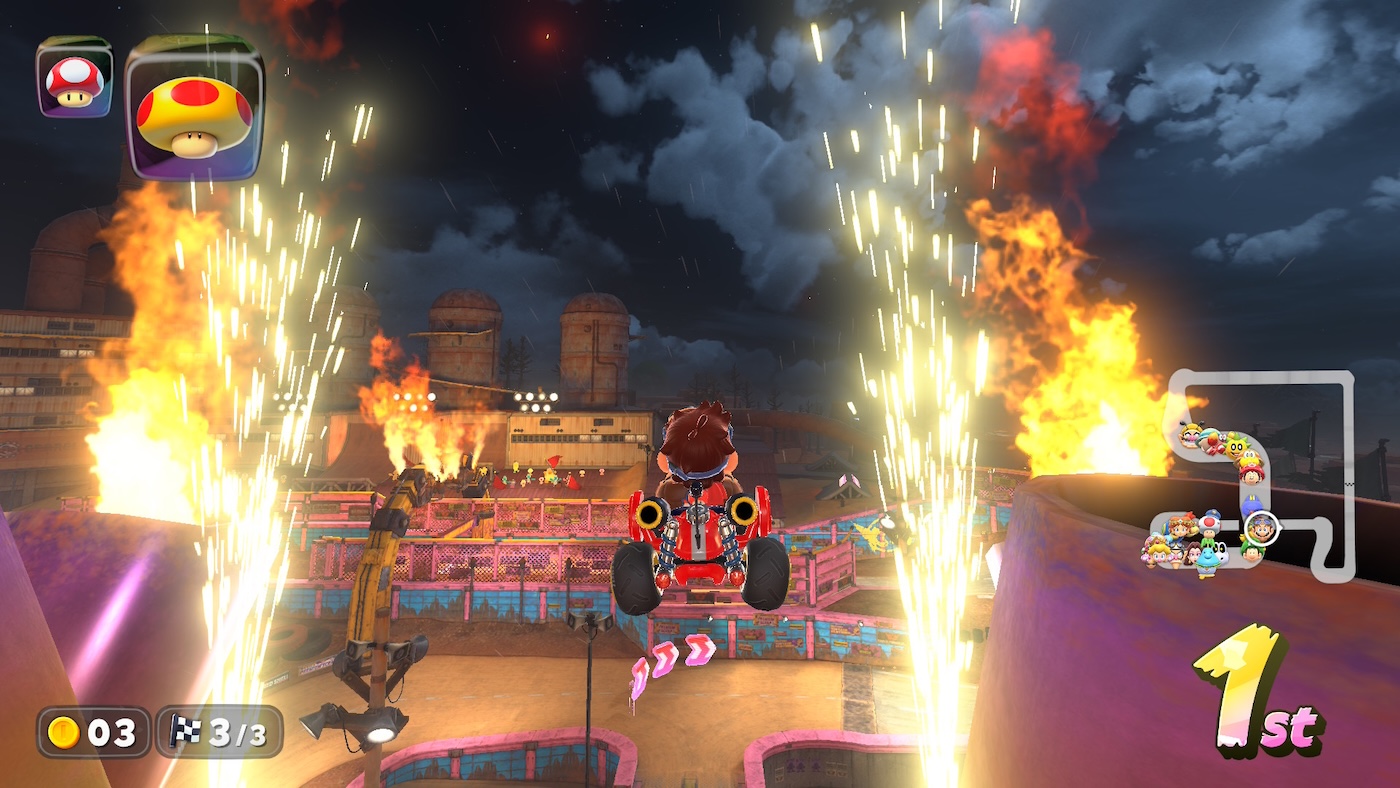Select the golden mushroom item slot

pos(195,108)
